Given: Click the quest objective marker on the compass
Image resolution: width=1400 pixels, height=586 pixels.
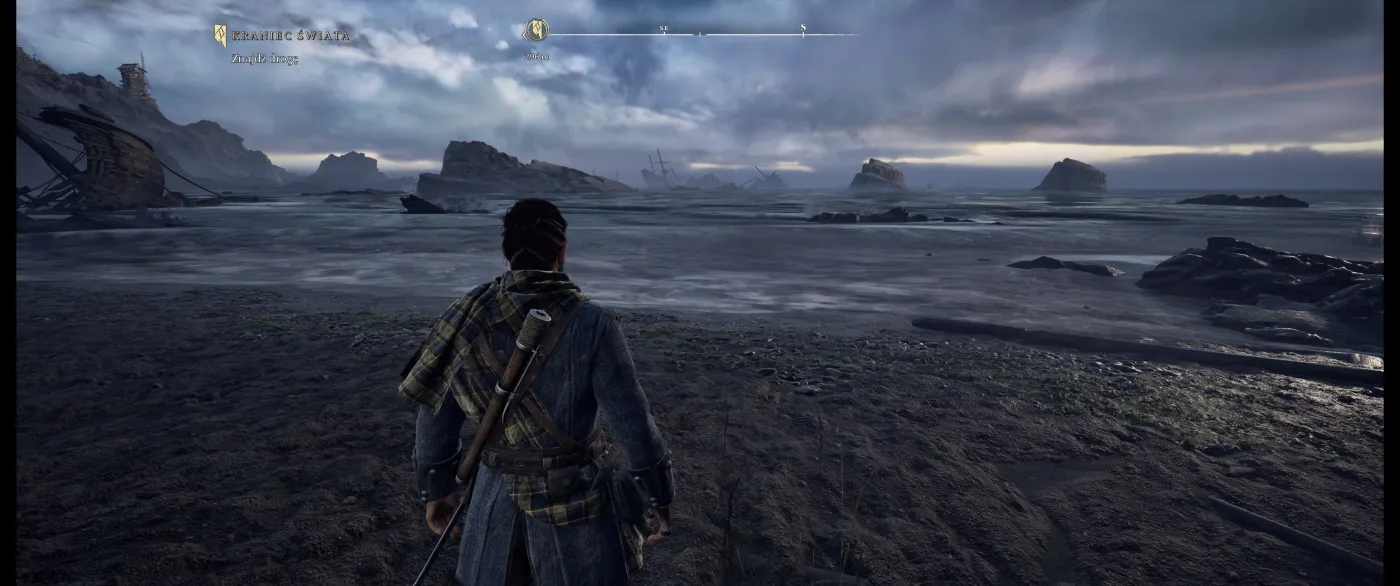Looking at the screenshot, I should pyautogui.click(x=537, y=31).
